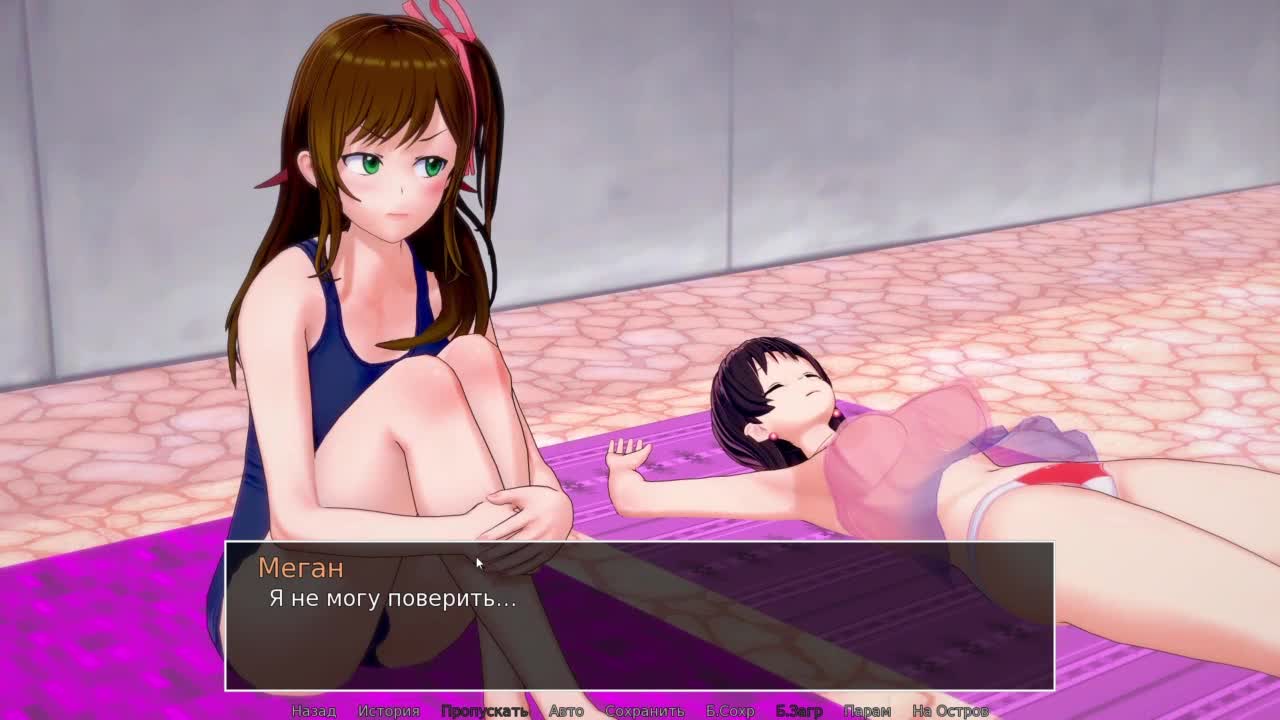Open the История dialogue log
Screen dimensions: 1280x720
pos(388,711)
